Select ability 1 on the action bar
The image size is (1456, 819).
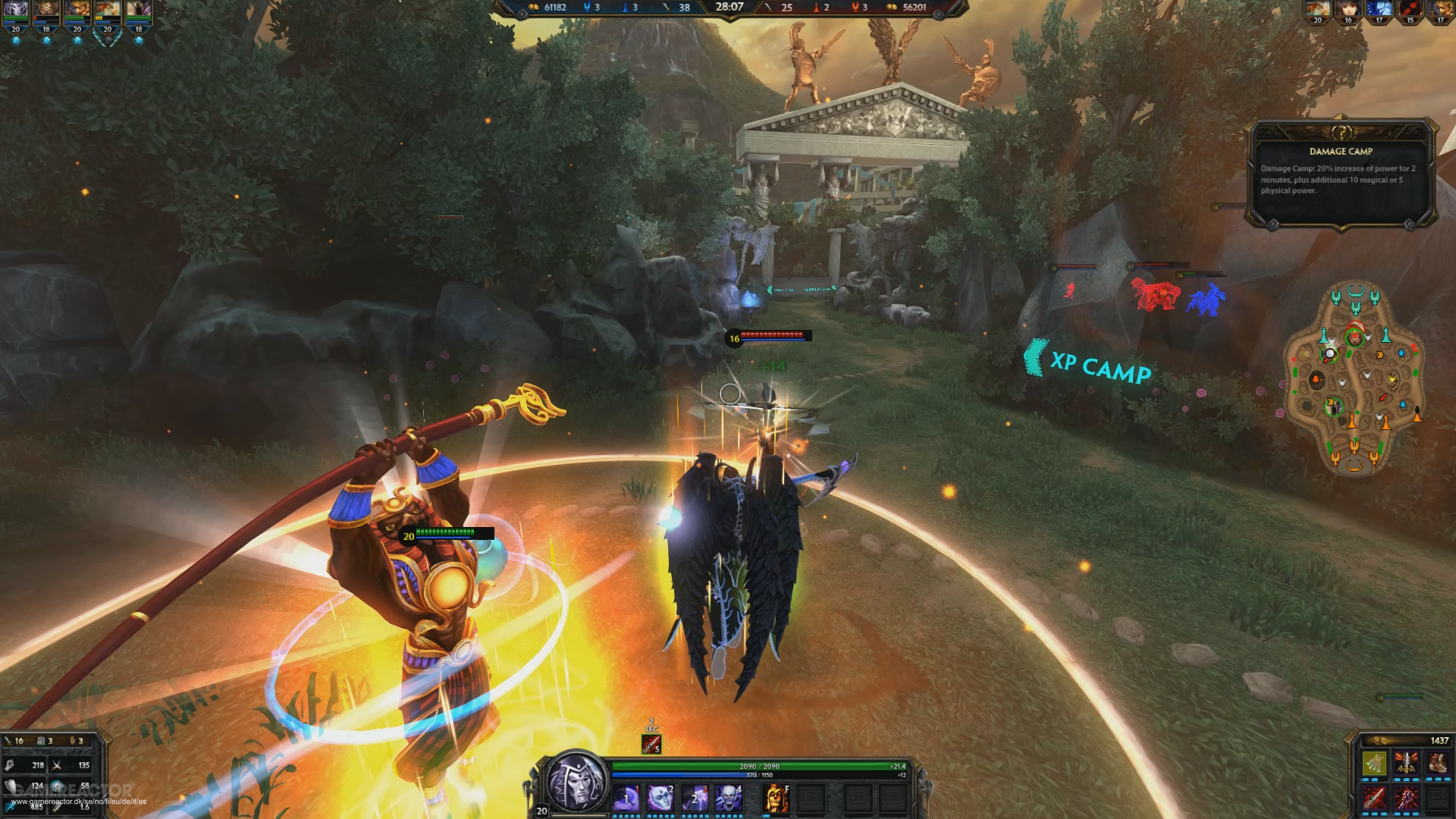pos(626,799)
